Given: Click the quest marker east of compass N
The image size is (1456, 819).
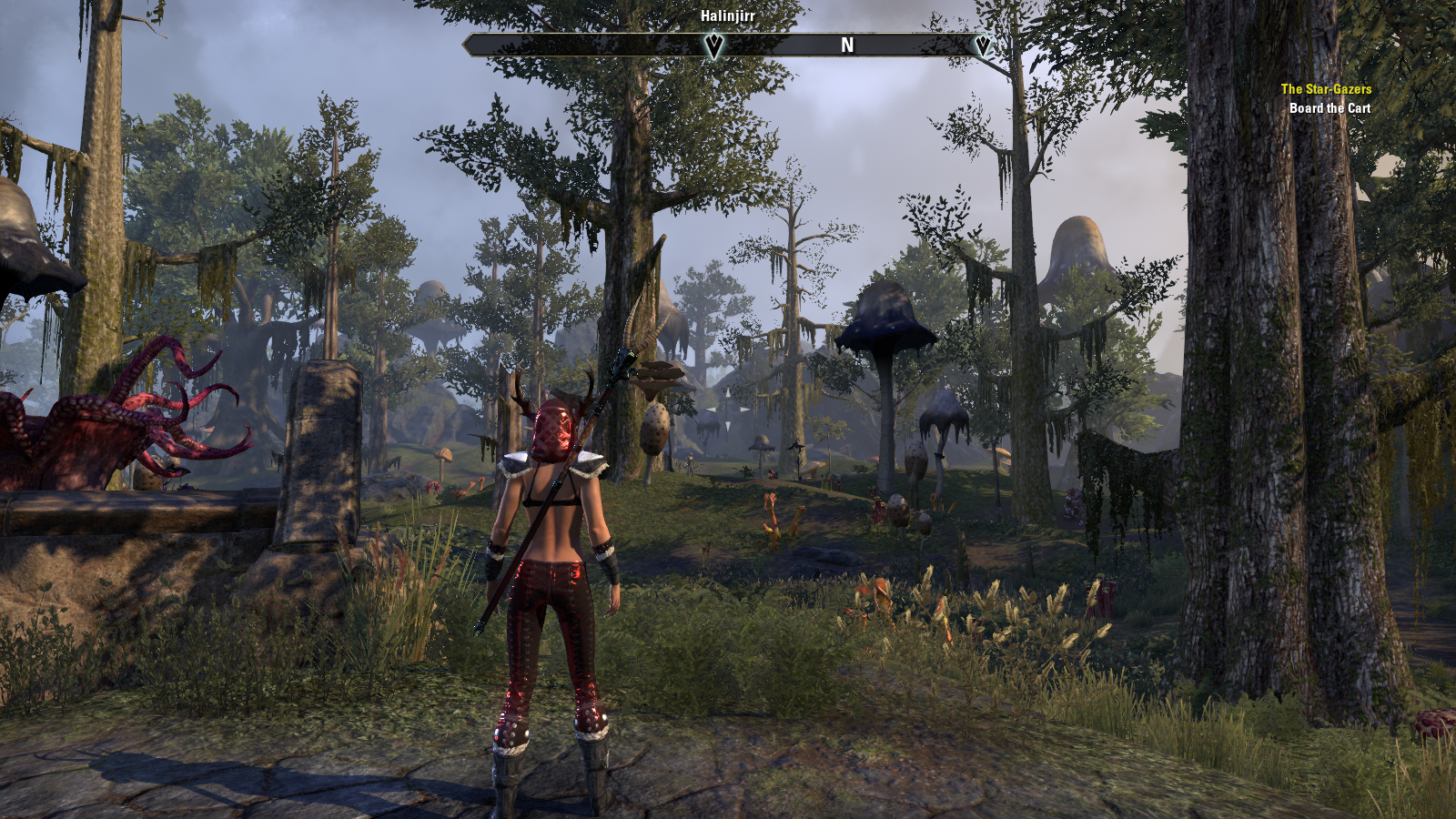Looking at the screenshot, I should pyautogui.click(x=982, y=45).
